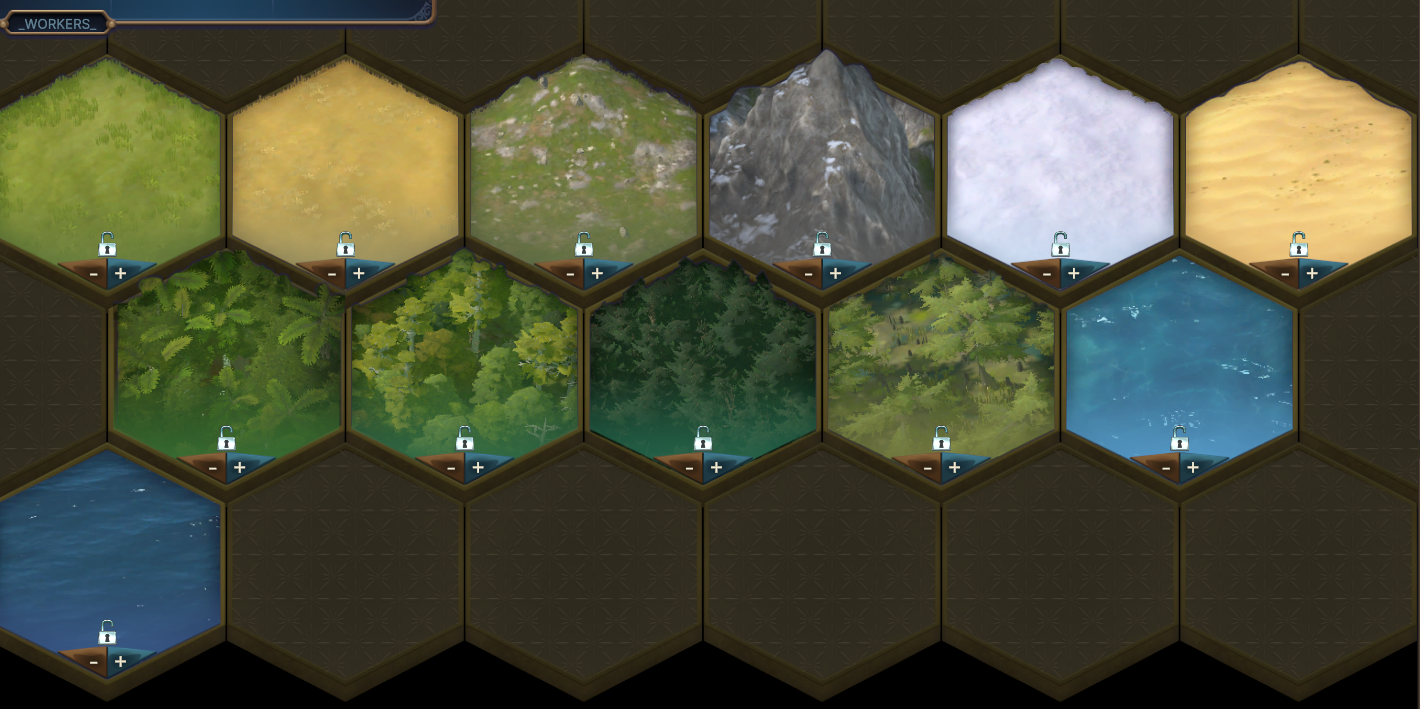Increase the fern jungle tile count
Image resolution: width=1420 pixels, height=709 pixels.
pos(240,467)
